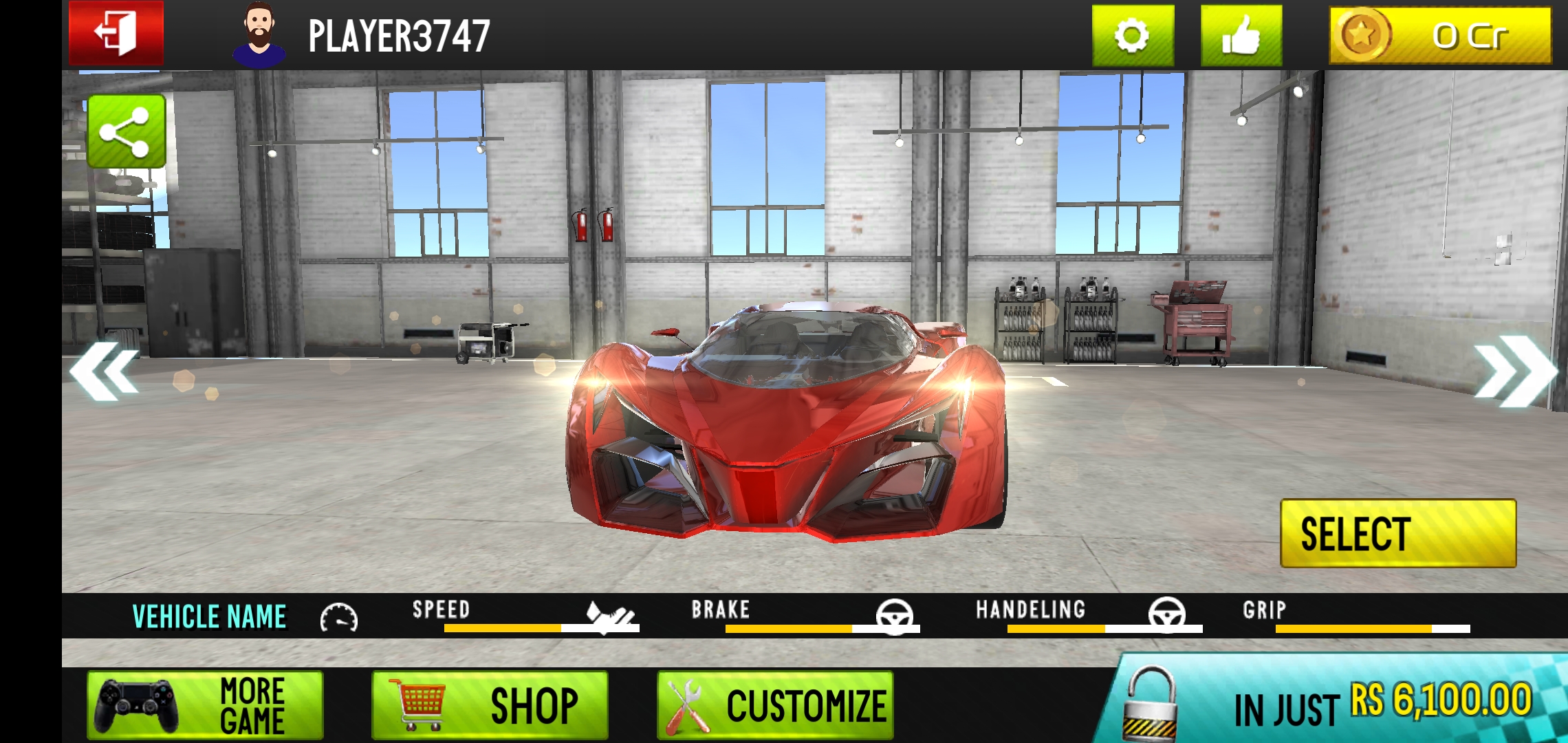This screenshot has height=743, width=1568.
Task: Exit the garage with the red door button
Action: (116, 33)
